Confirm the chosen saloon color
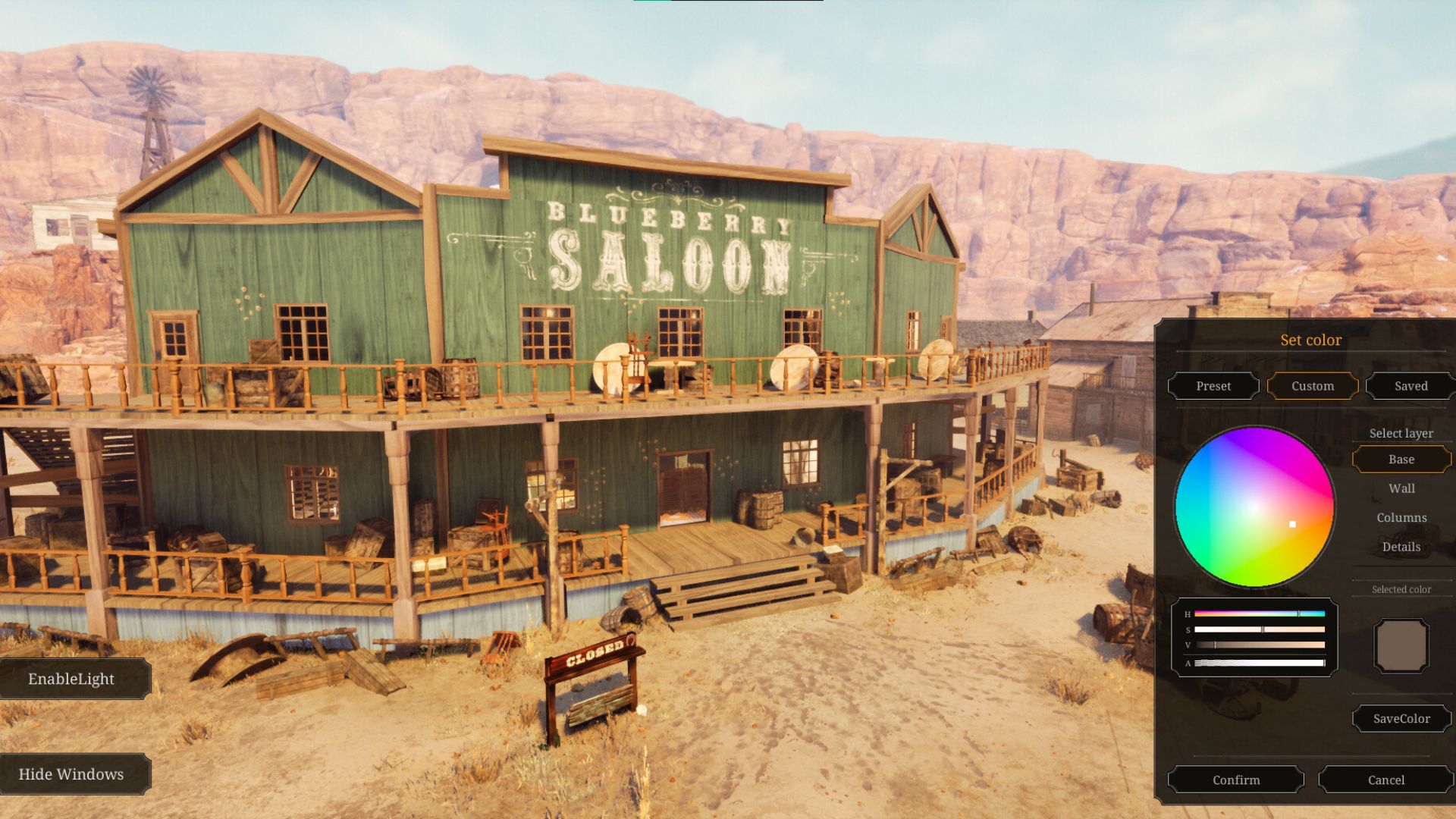The height and width of the screenshot is (819, 1456). (1238, 780)
